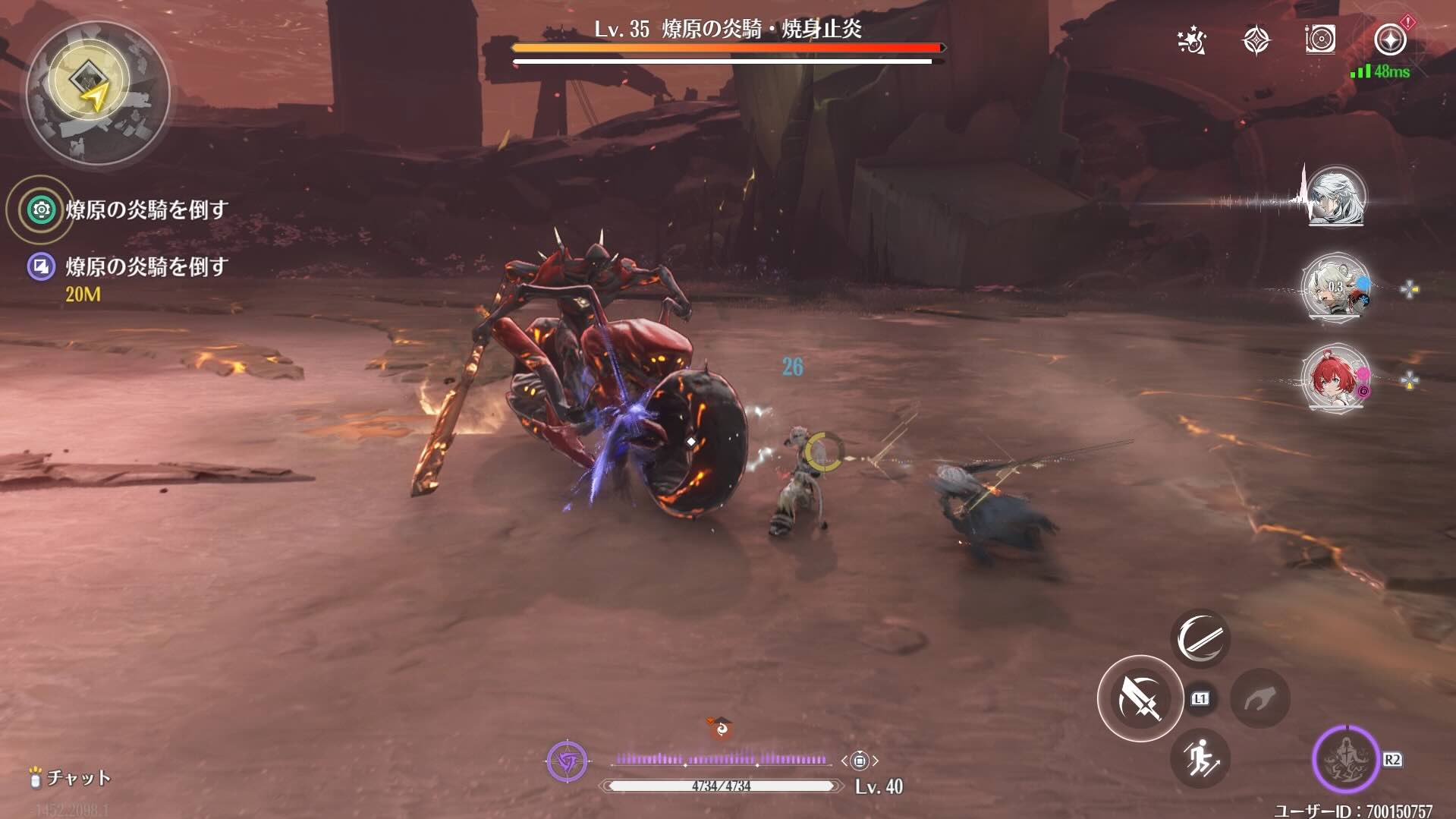The width and height of the screenshot is (1456, 819).
Task: Activate the purple ultimate ability
Action: pyautogui.click(x=1345, y=759)
